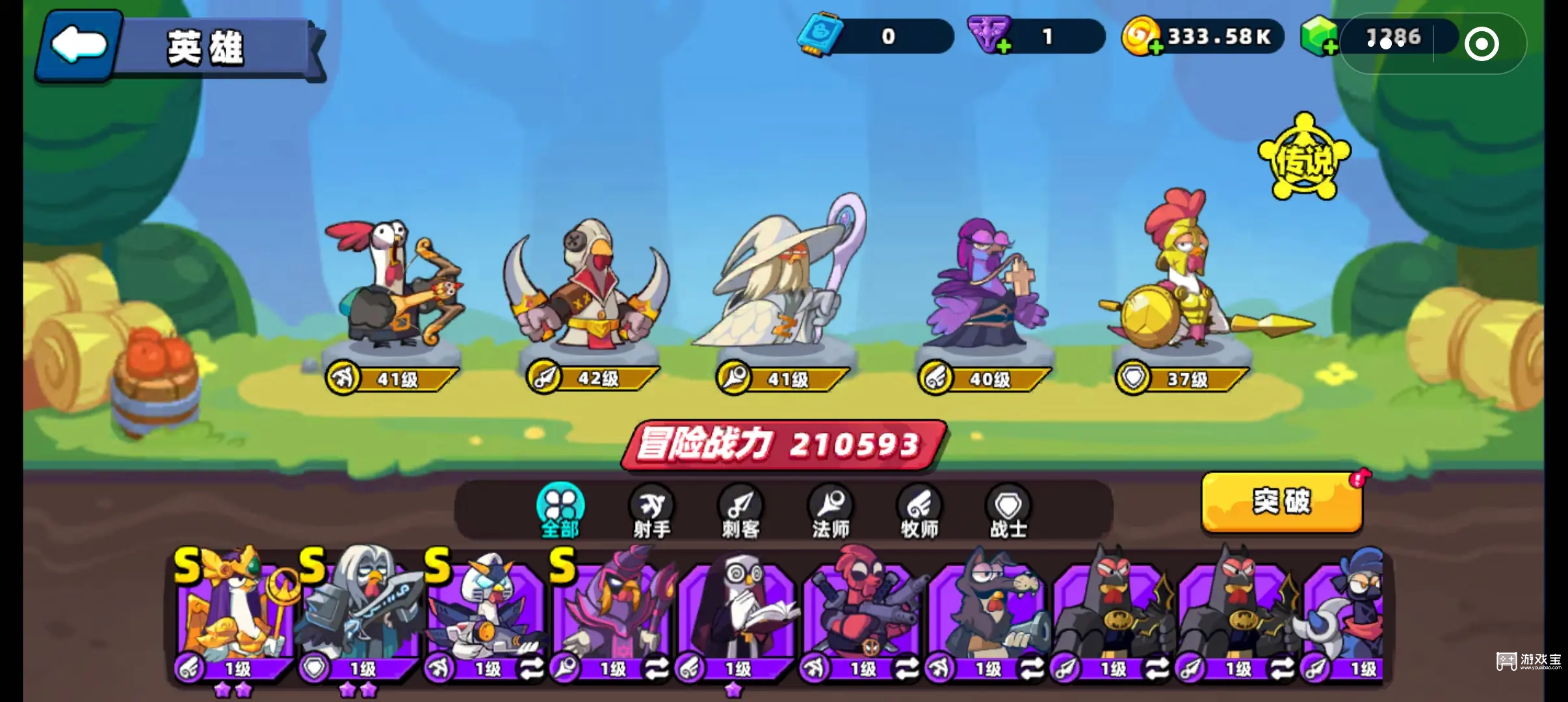Screen dimensions: 1568x702
Task: Switch to the 牧师 priest filter
Action: [x=919, y=512]
